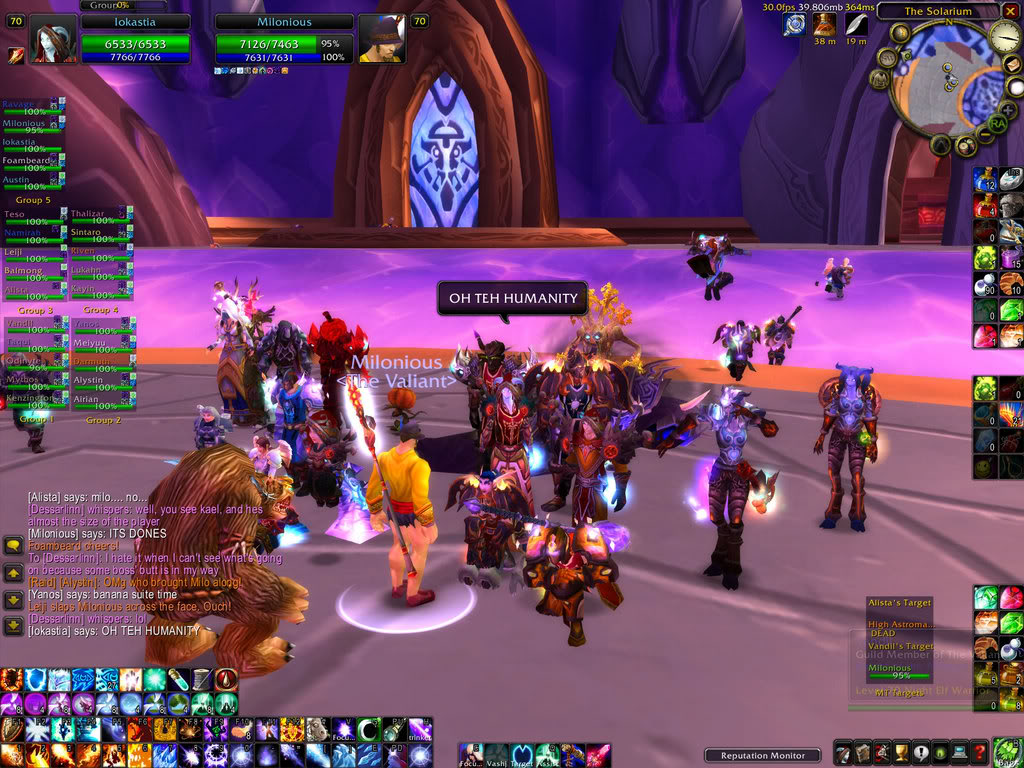Screen dimensions: 1024x768
Task: Click the red question mark help button
Action: 980,753
